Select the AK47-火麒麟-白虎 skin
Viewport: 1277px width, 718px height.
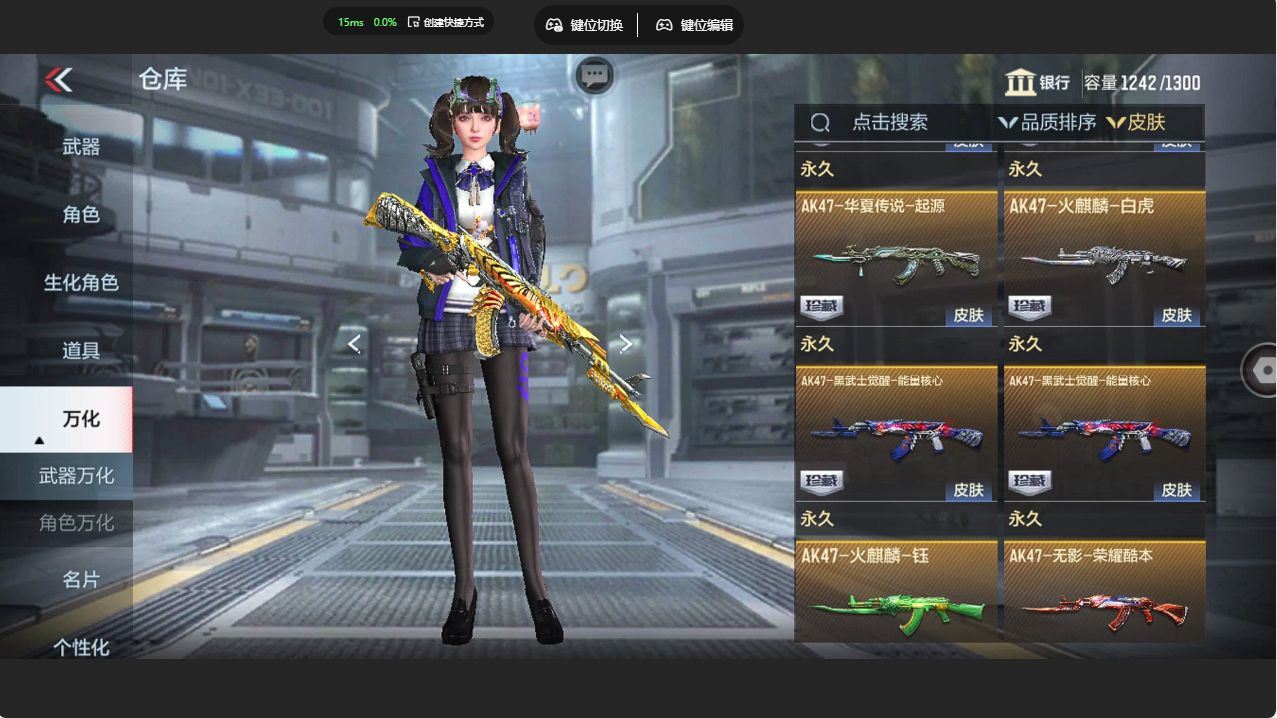[x=1104, y=259]
